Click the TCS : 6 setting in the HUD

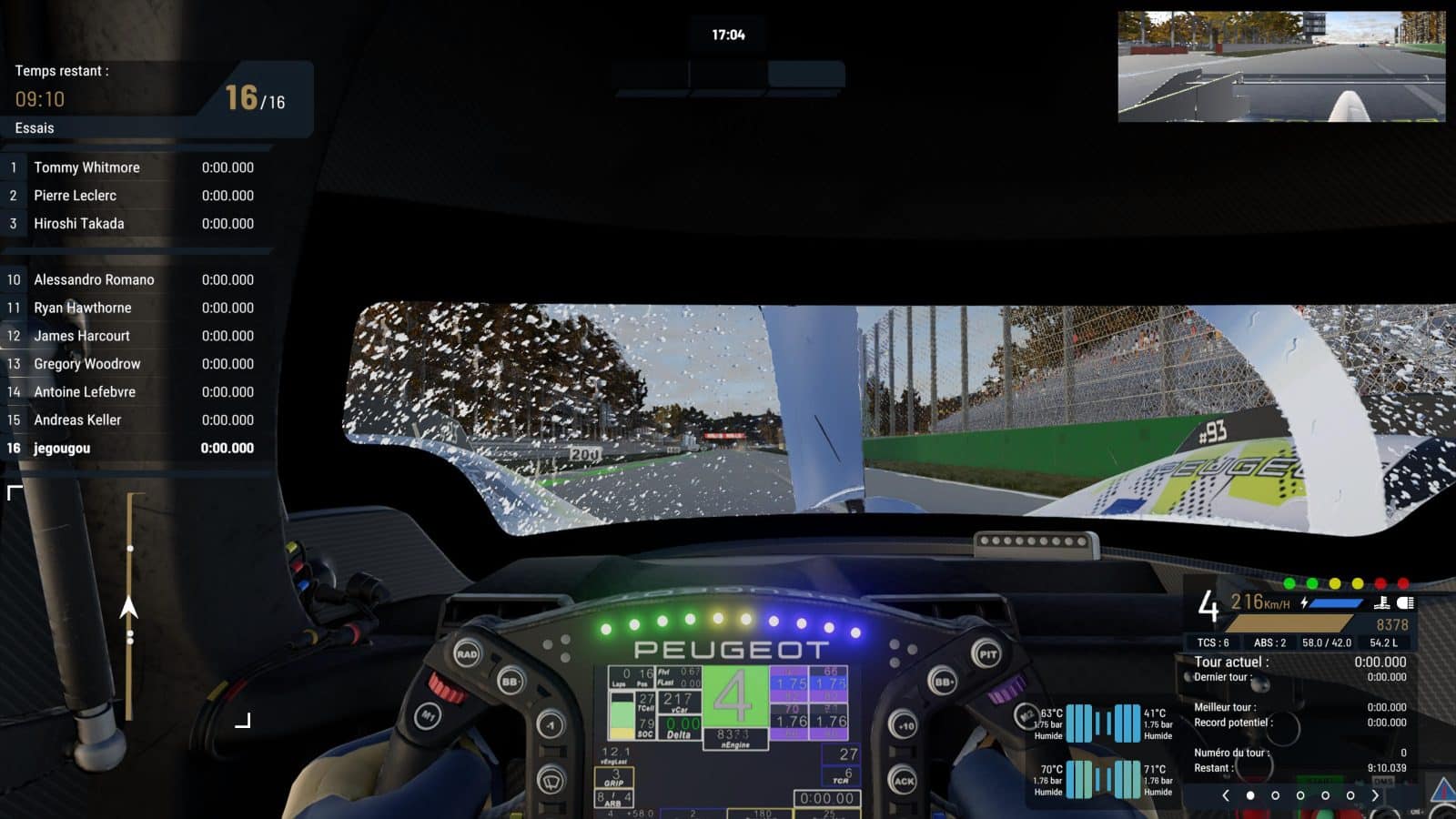[x=1212, y=642]
